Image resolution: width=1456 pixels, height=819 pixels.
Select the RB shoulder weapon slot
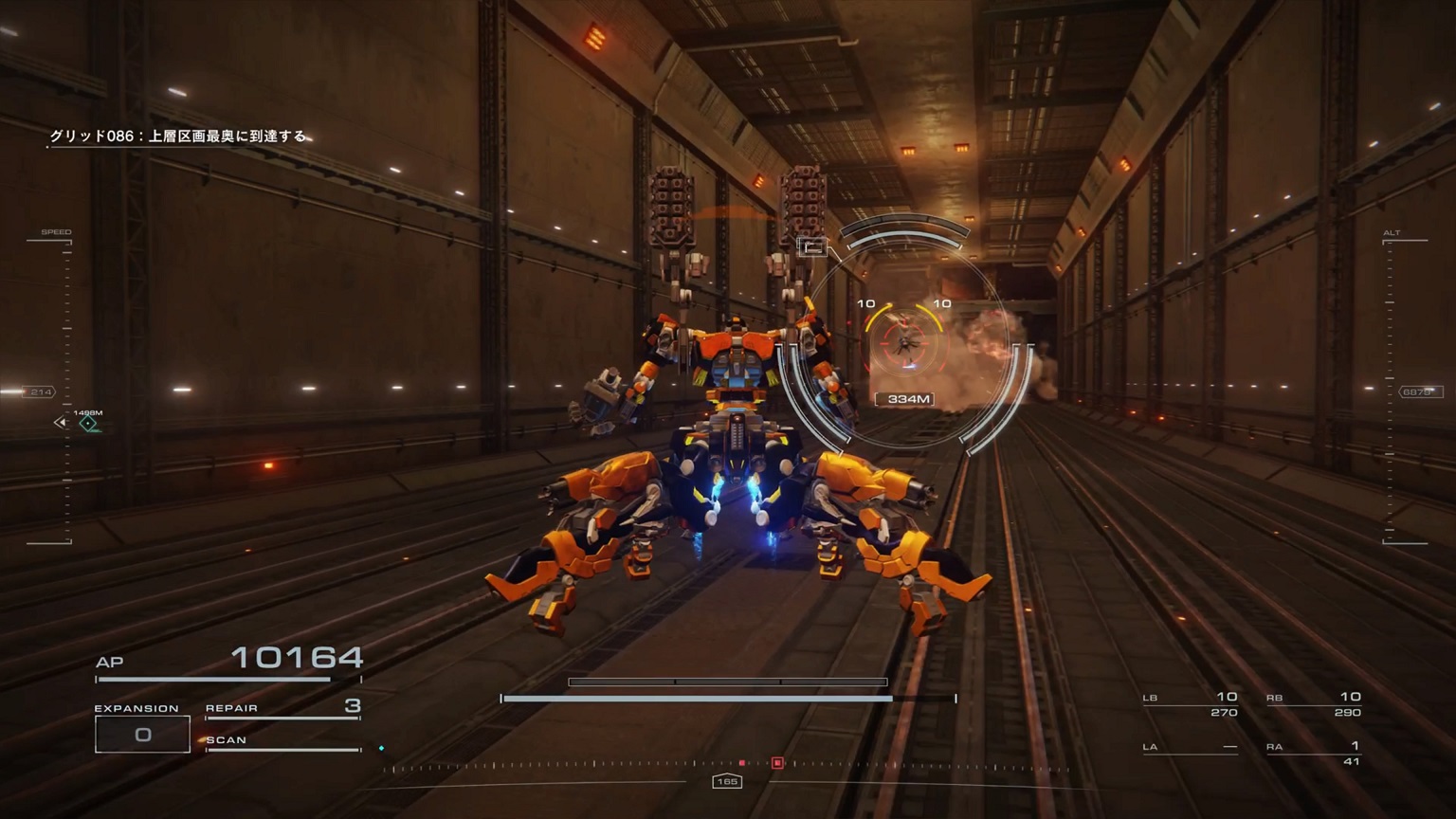pos(1313,703)
